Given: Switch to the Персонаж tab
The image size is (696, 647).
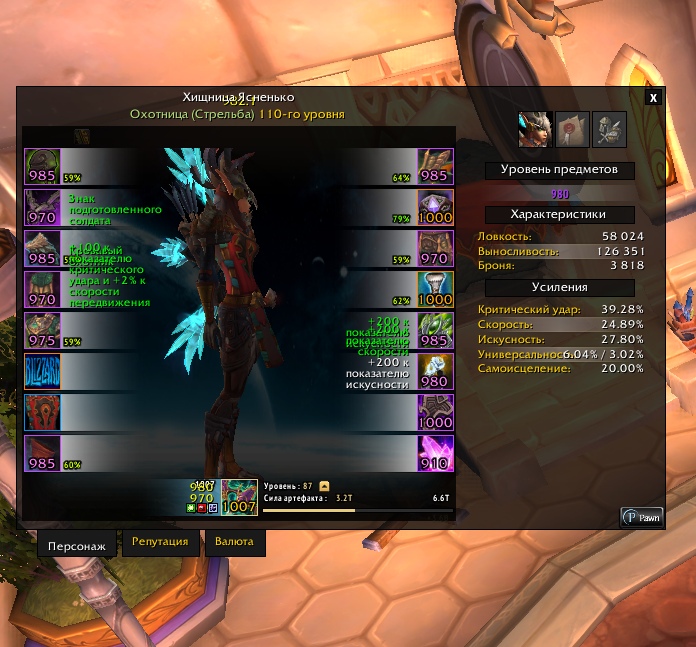Looking at the screenshot, I should (78, 547).
